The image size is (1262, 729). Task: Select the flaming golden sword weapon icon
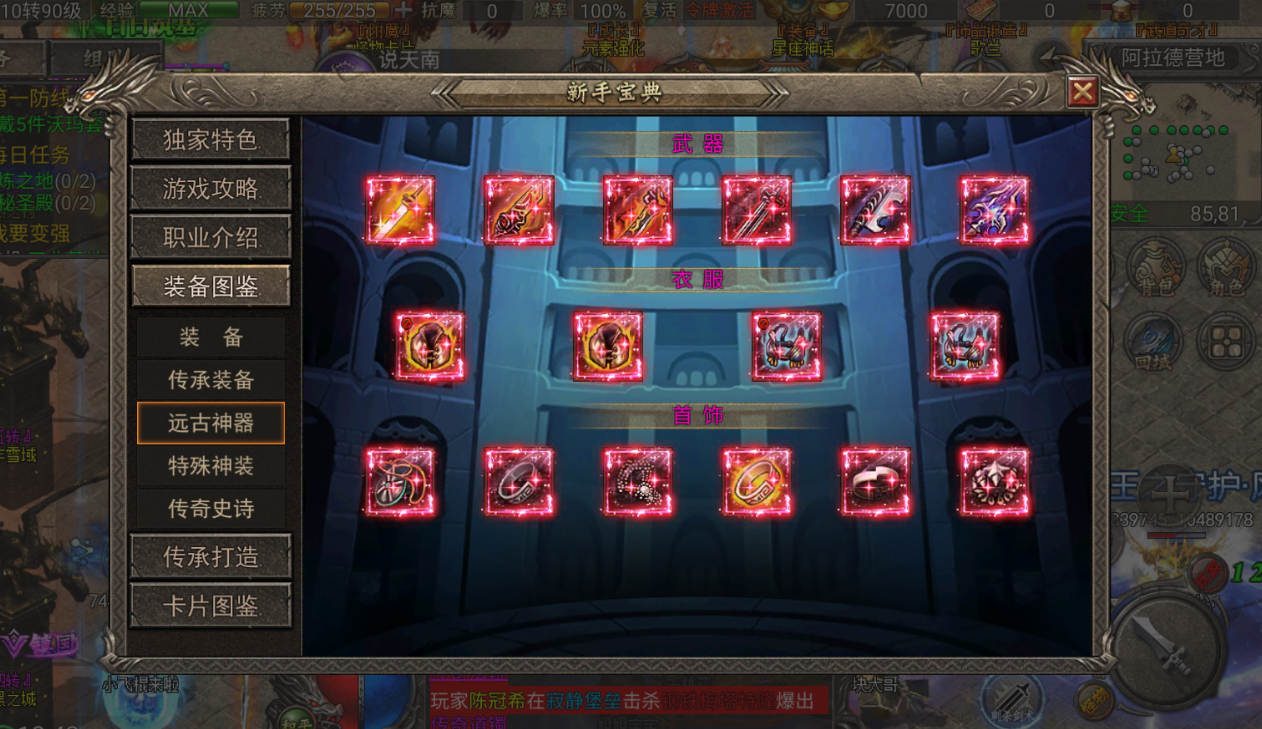click(400, 211)
